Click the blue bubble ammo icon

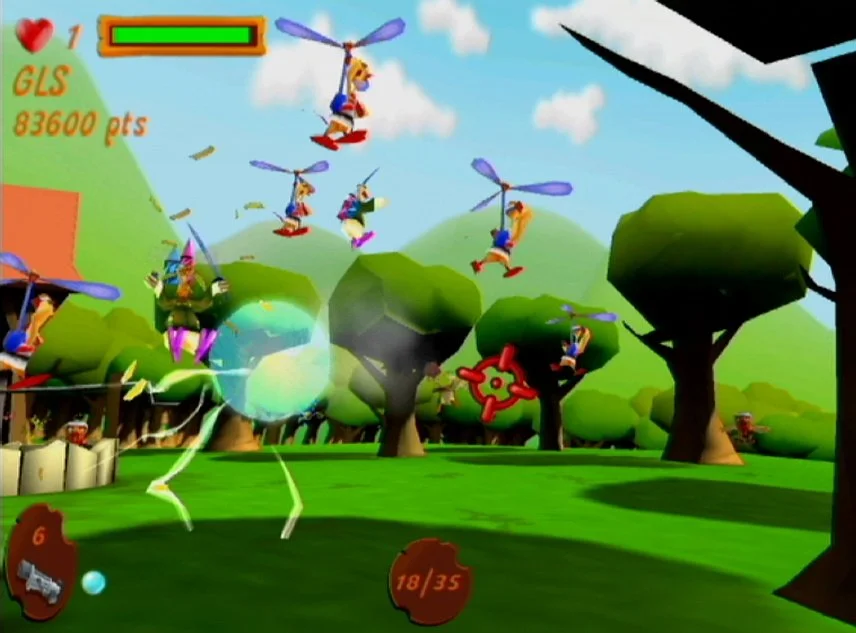click(x=93, y=582)
